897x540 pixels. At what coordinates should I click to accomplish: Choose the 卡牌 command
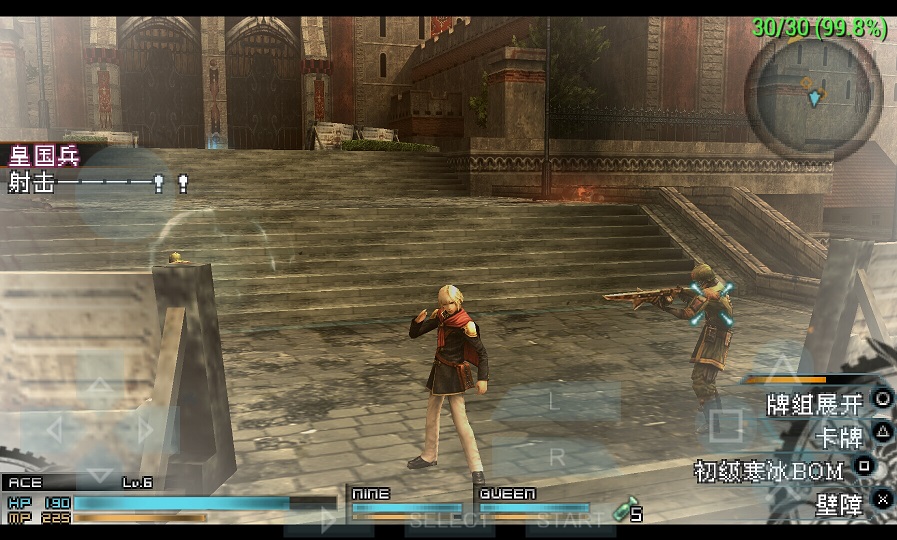click(839, 436)
